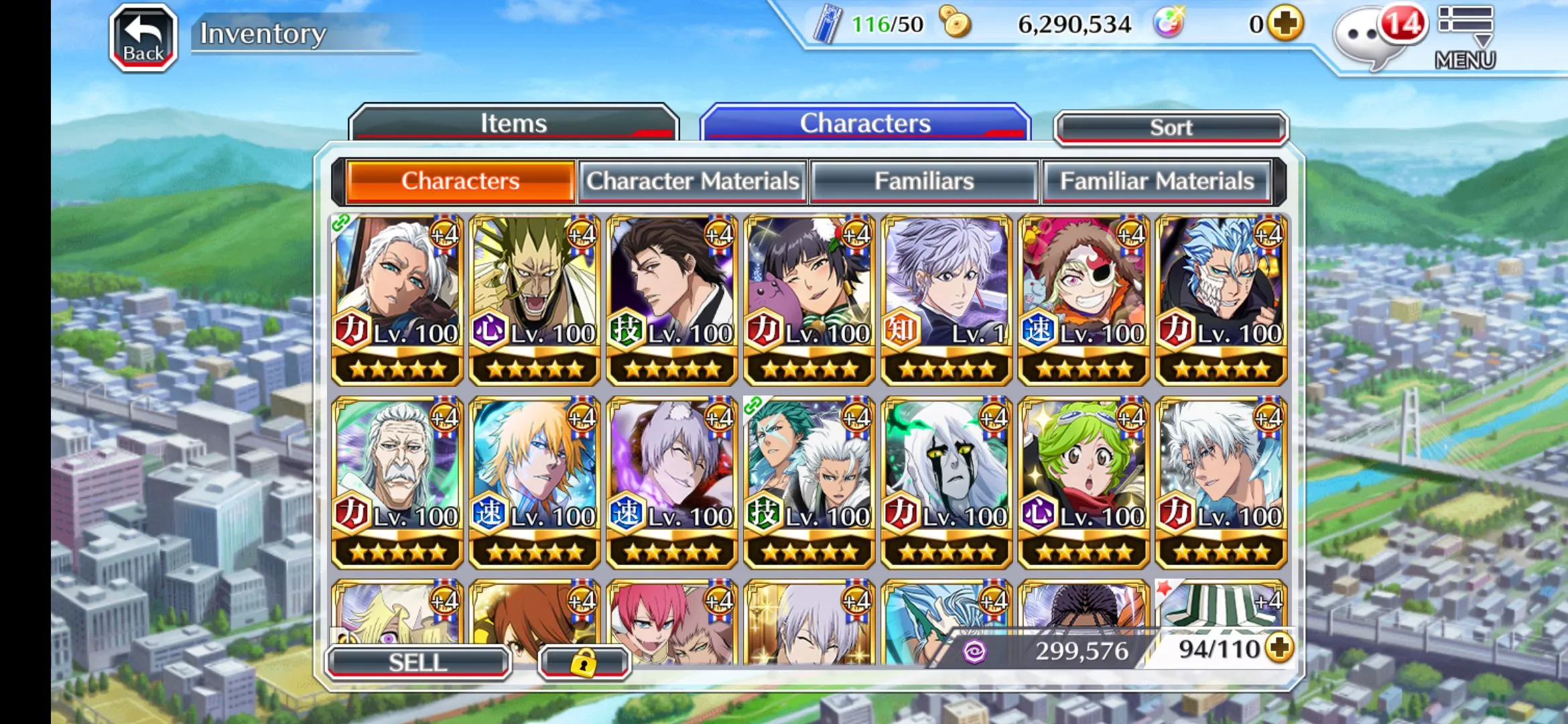This screenshot has height=724, width=1568.
Task: View the Familiars sub-tab
Action: [924, 181]
